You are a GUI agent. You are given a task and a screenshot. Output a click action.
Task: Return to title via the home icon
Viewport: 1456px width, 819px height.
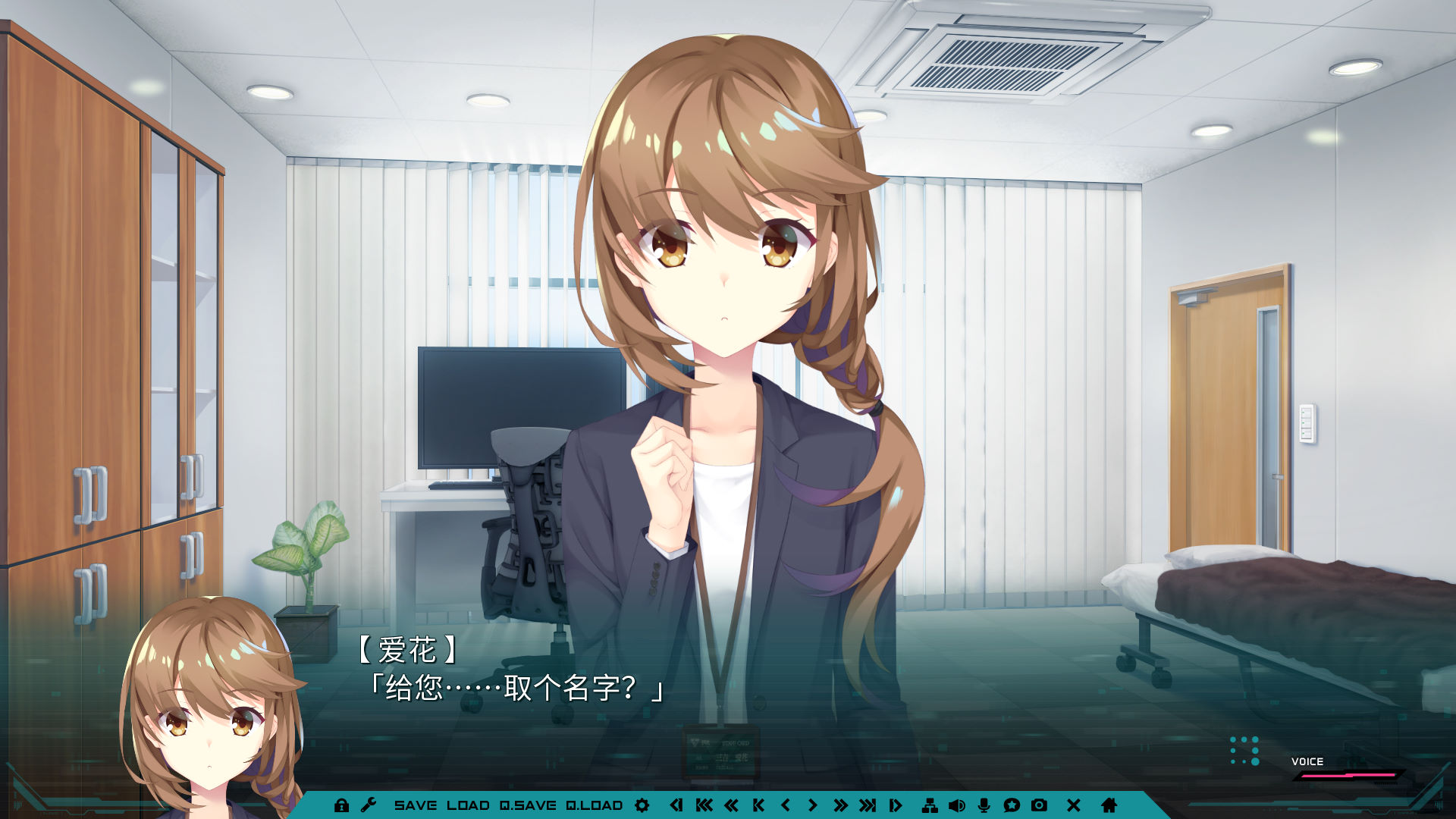(x=1109, y=805)
